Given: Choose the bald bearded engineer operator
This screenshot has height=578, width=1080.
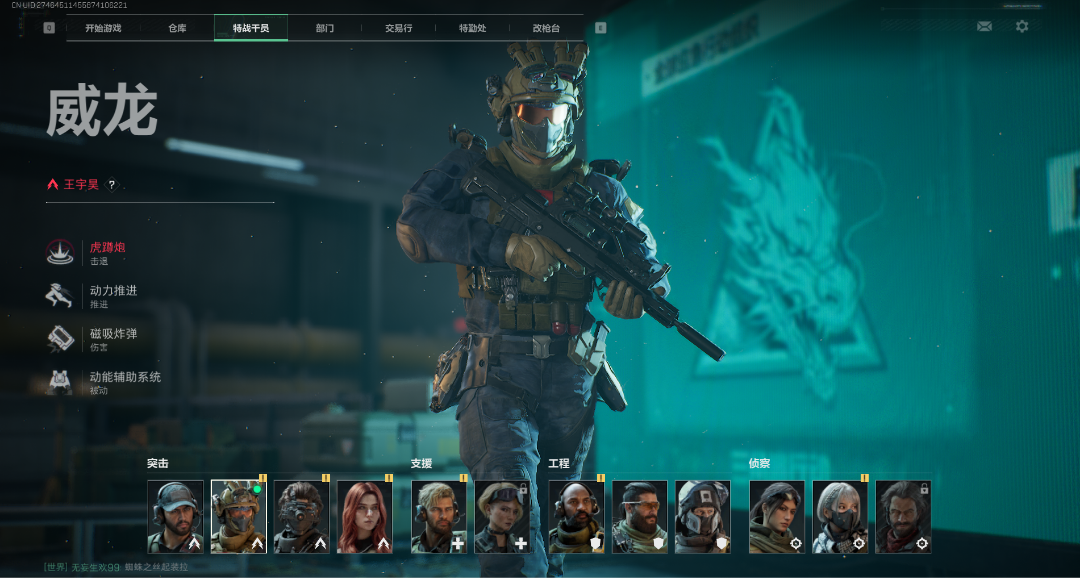Looking at the screenshot, I should click(576, 516).
